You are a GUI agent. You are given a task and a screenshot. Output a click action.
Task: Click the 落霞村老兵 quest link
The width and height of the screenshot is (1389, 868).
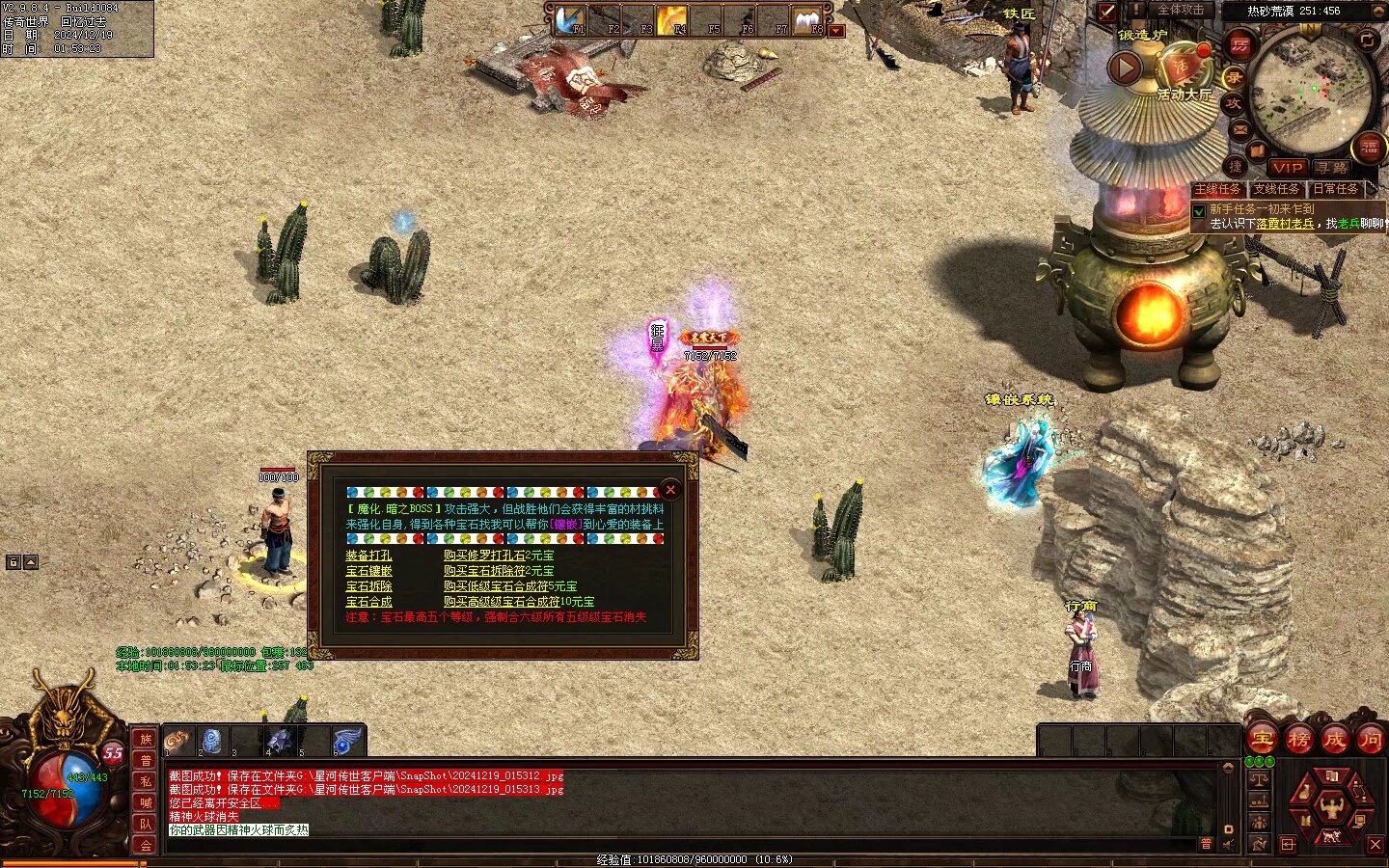point(1285,224)
